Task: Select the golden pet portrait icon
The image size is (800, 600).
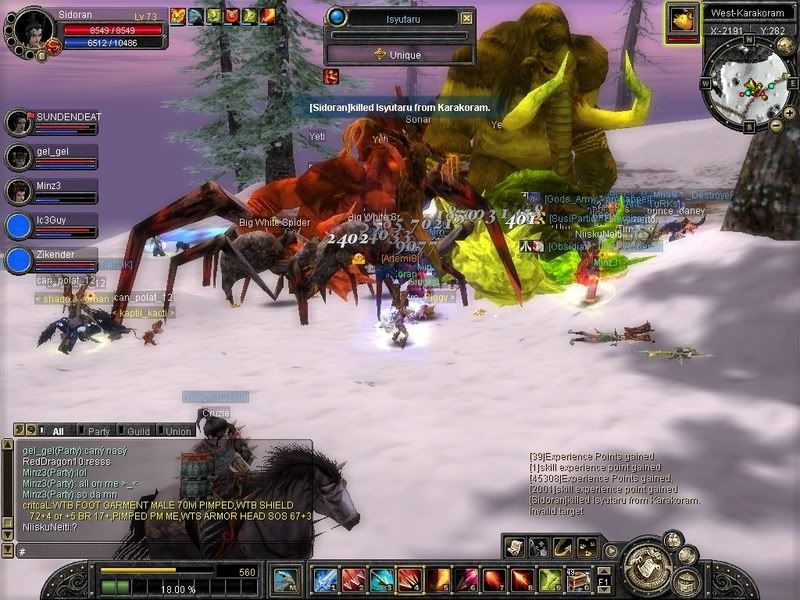Action: [683, 21]
